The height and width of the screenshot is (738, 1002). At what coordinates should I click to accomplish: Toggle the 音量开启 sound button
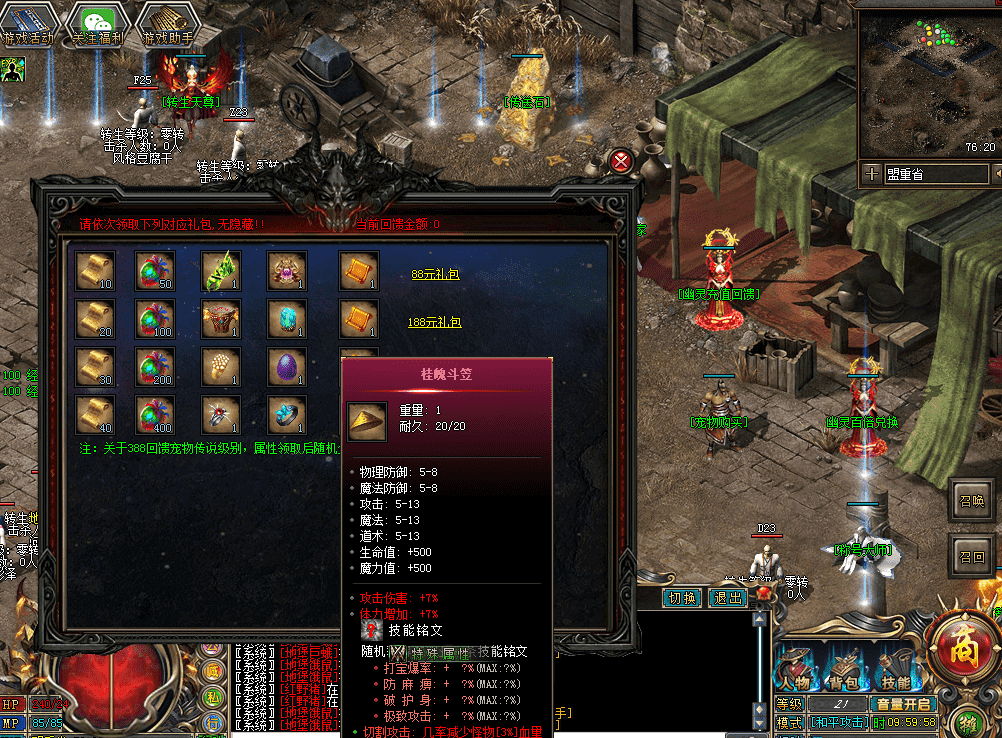pos(902,704)
